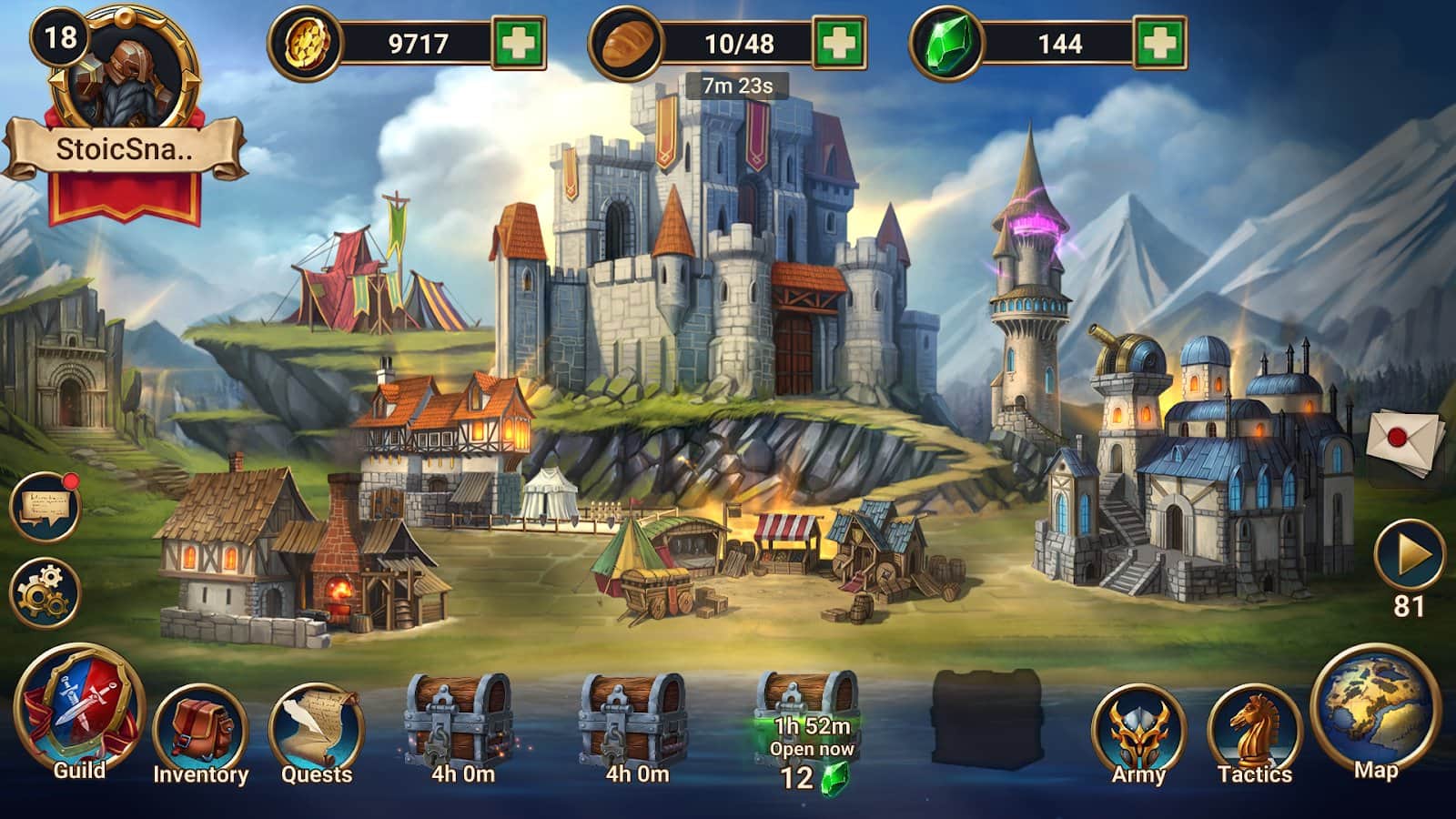The image size is (1456, 819).
Task: Open the StoicSna.. player profile portrait
Action: point(125,73)
